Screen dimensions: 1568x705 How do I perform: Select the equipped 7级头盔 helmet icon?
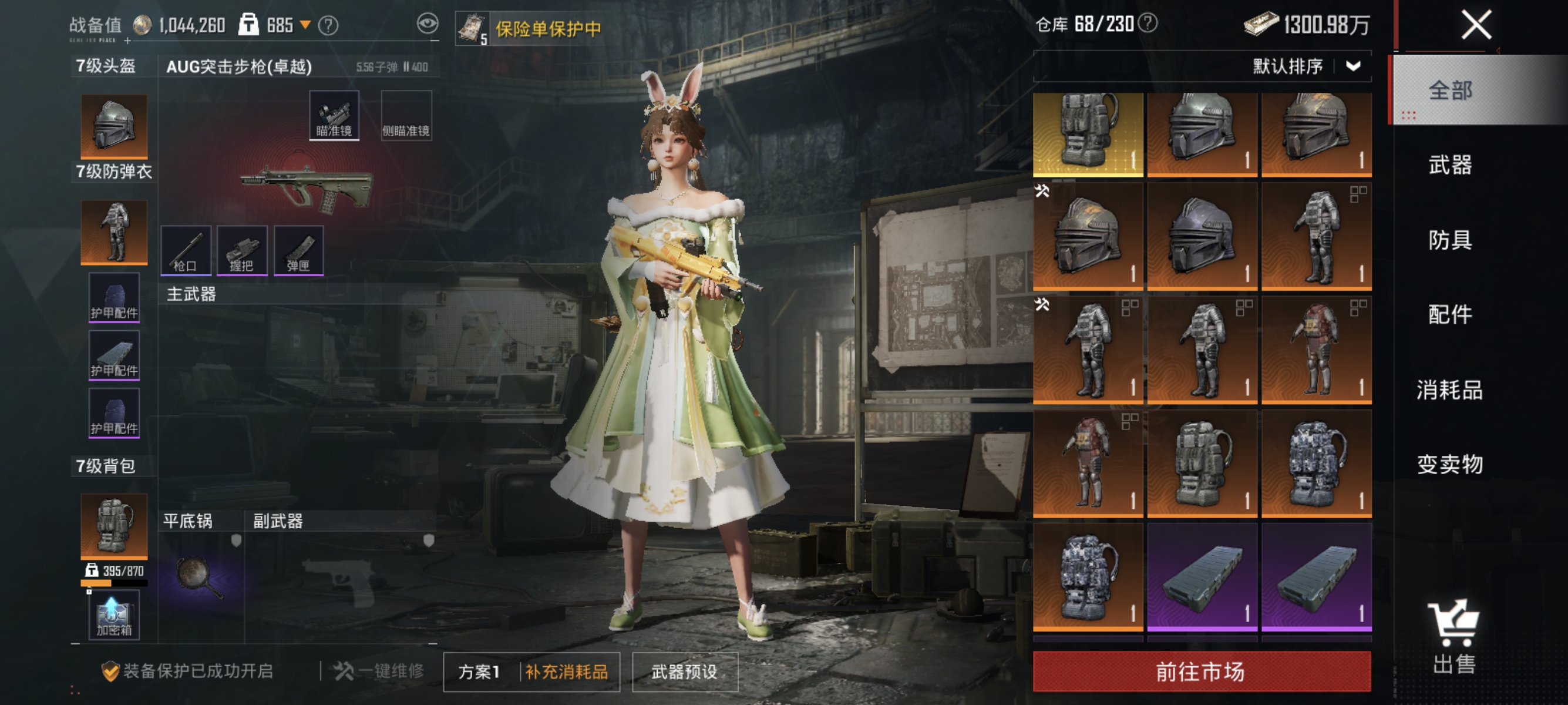click(x=113, y=125)
